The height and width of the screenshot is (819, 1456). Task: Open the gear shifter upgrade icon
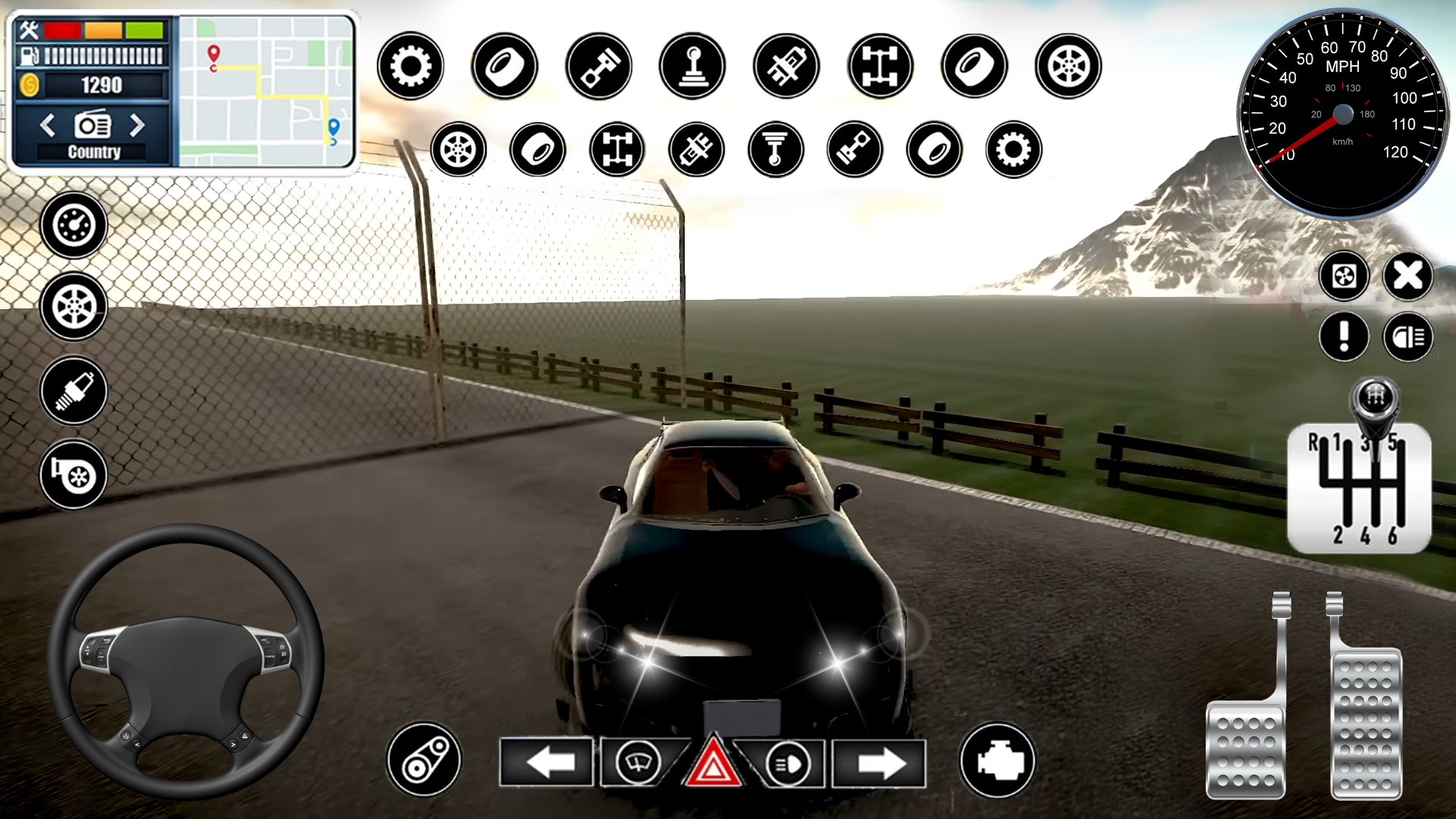tap(692, 67)
